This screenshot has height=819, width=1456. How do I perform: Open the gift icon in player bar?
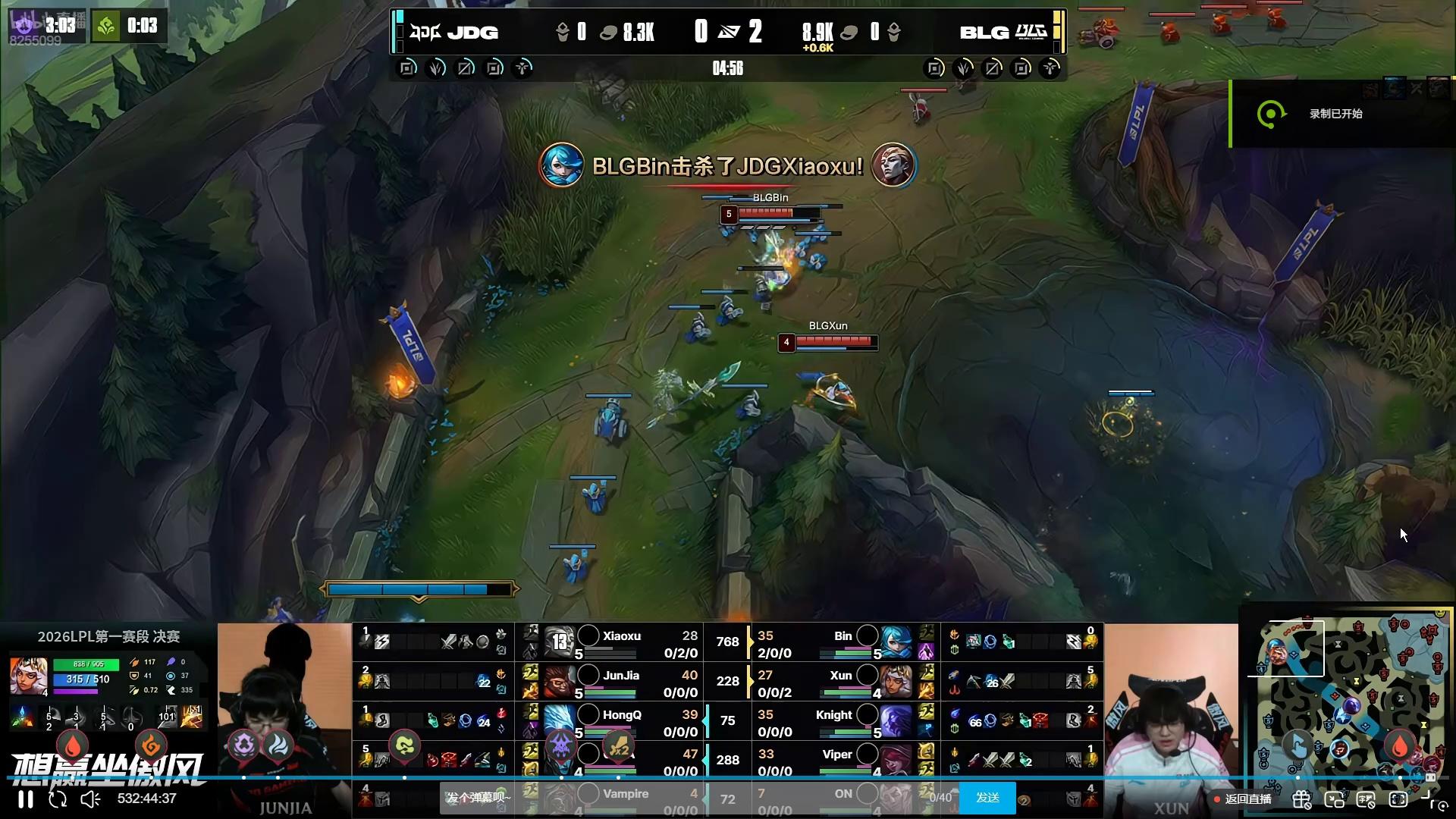(1302, 799)
